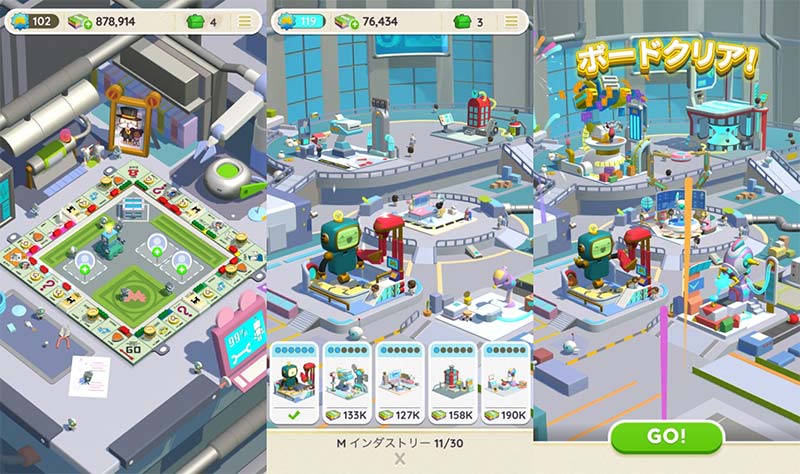This screenshot has height=474, width=800.
Task: Buy the 133K building upgrade
Action: click(347, 383)
